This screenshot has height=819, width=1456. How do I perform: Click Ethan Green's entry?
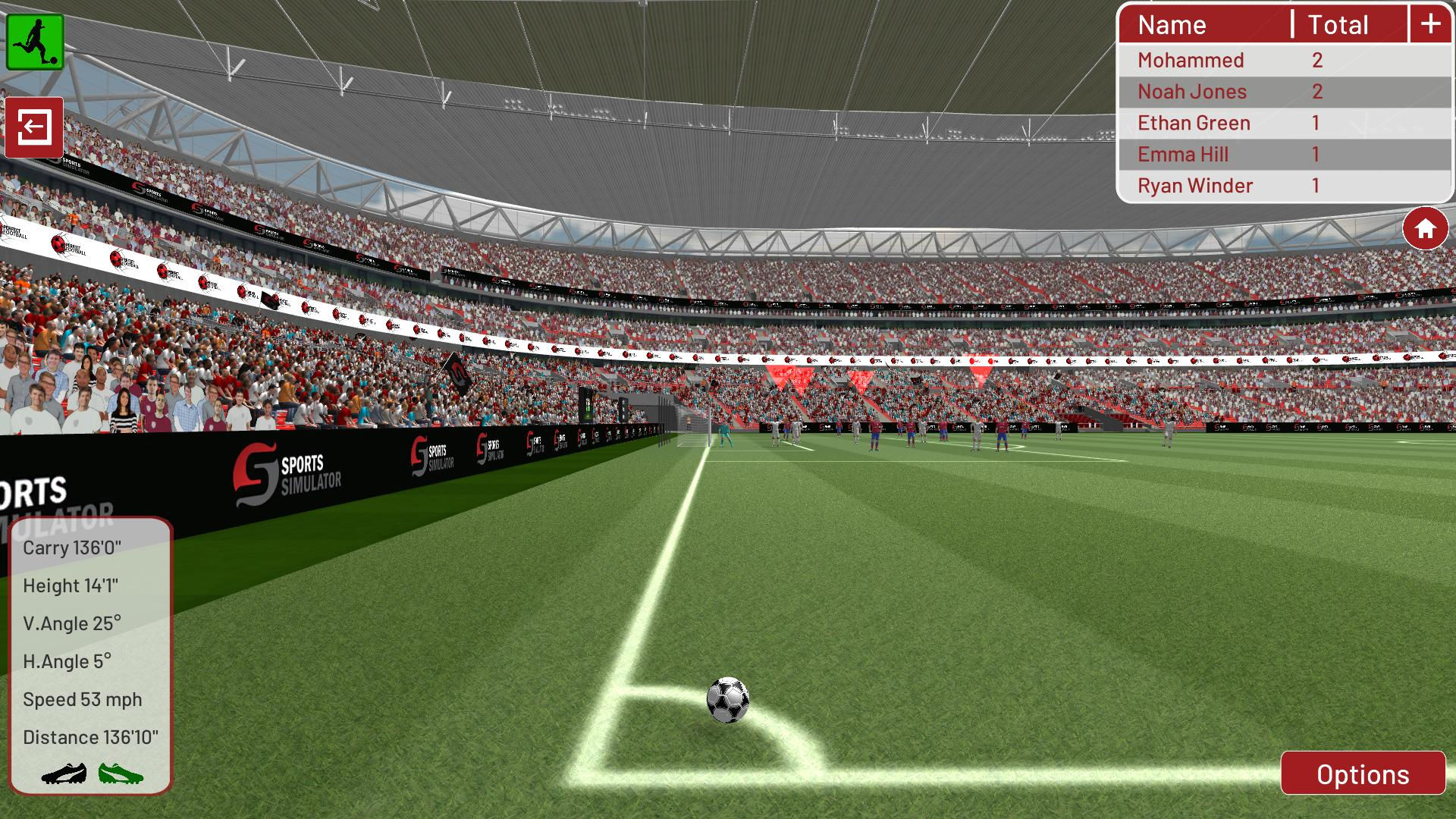click(1194, 122)
